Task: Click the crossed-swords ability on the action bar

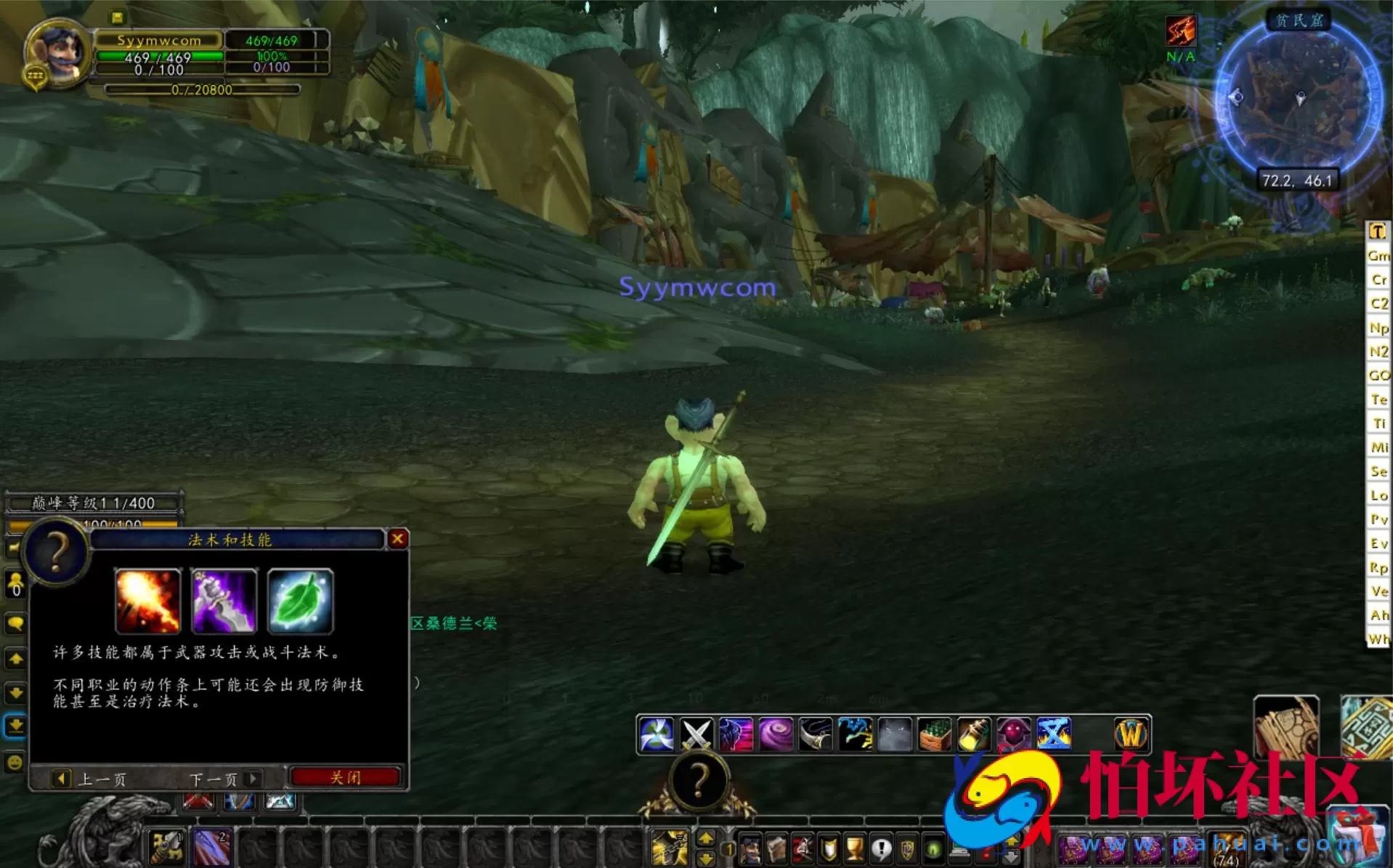Action: pos(698,734)
